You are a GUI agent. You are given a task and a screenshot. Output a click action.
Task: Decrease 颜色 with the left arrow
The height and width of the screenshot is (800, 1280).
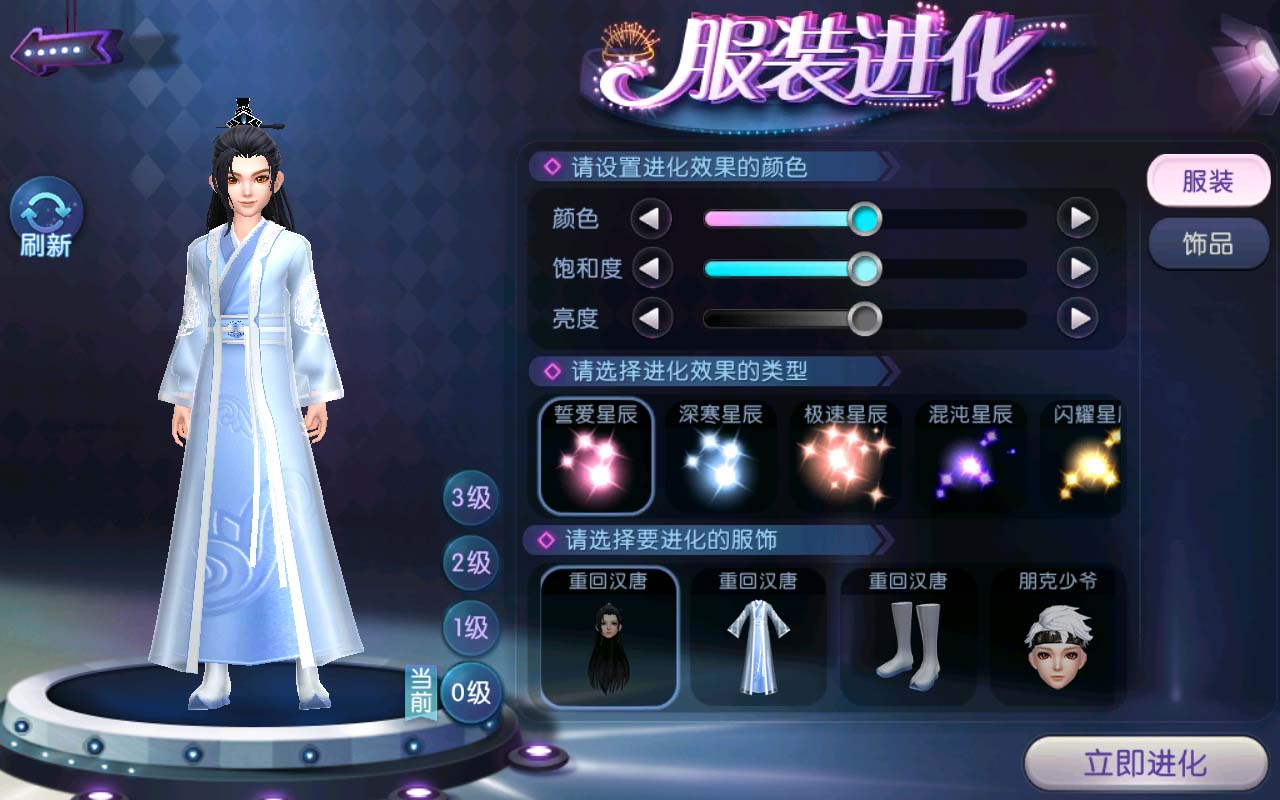click(x=651, y=218)
